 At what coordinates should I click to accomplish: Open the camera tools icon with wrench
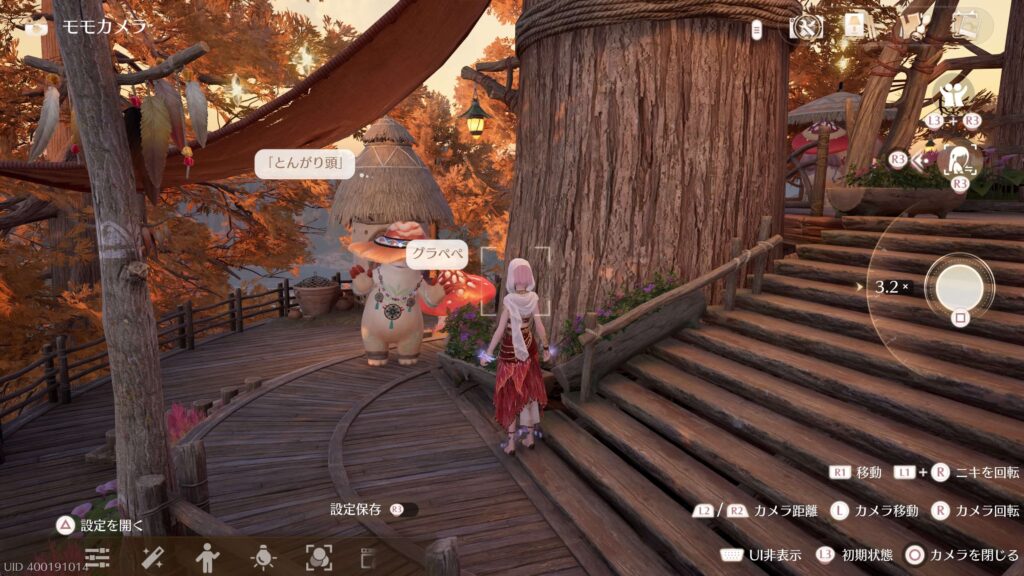pyautogui.click(x=806, y=27)
